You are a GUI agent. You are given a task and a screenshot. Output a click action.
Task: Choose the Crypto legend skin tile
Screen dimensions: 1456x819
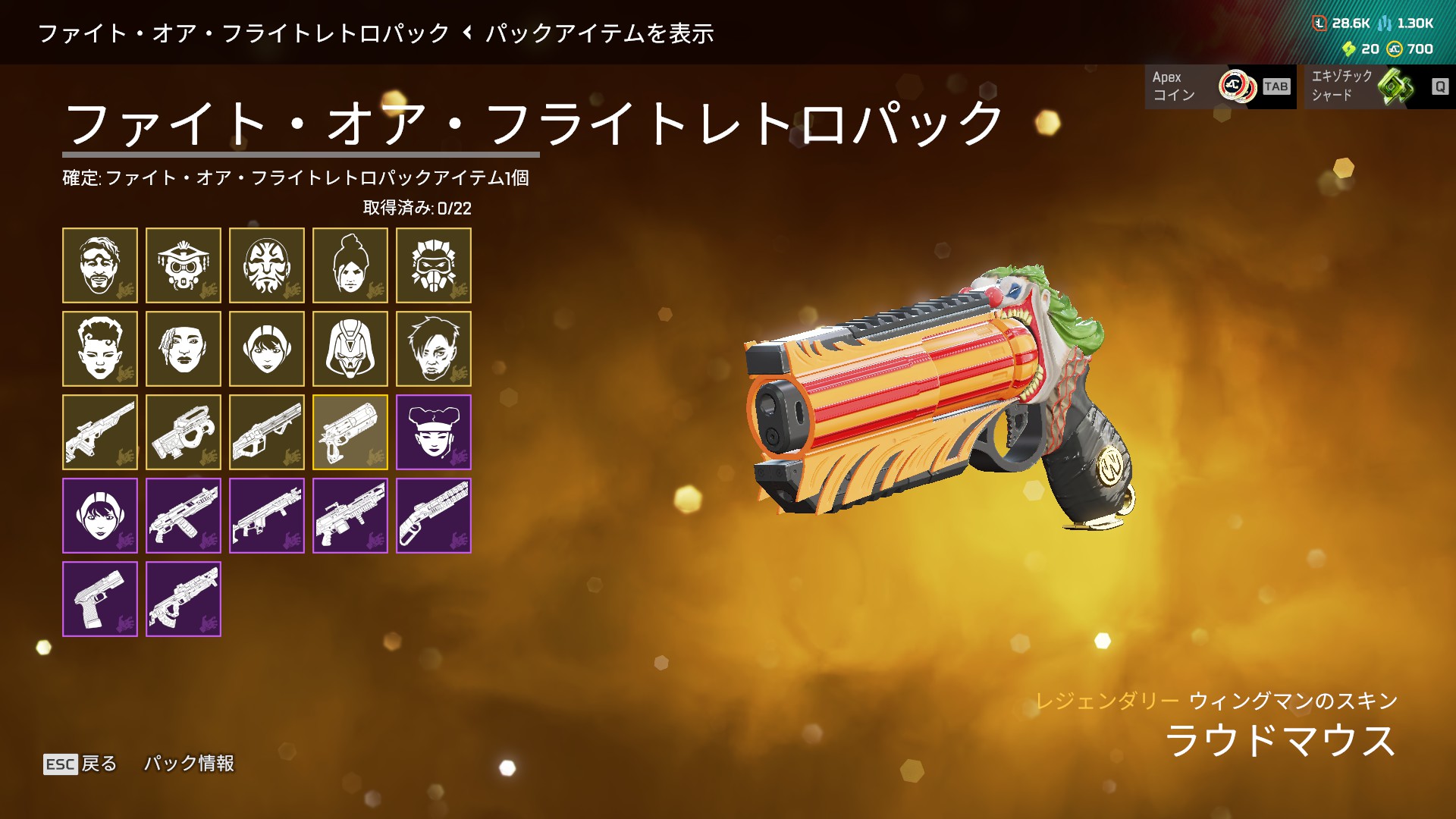[x=433, y=349]
